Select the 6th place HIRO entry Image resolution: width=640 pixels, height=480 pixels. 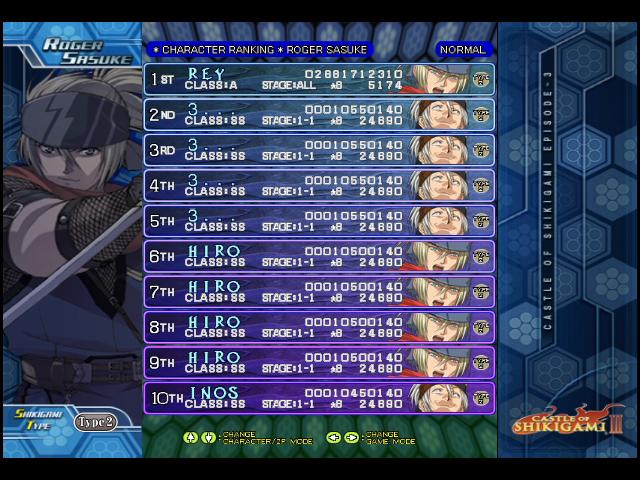(319, 256)
